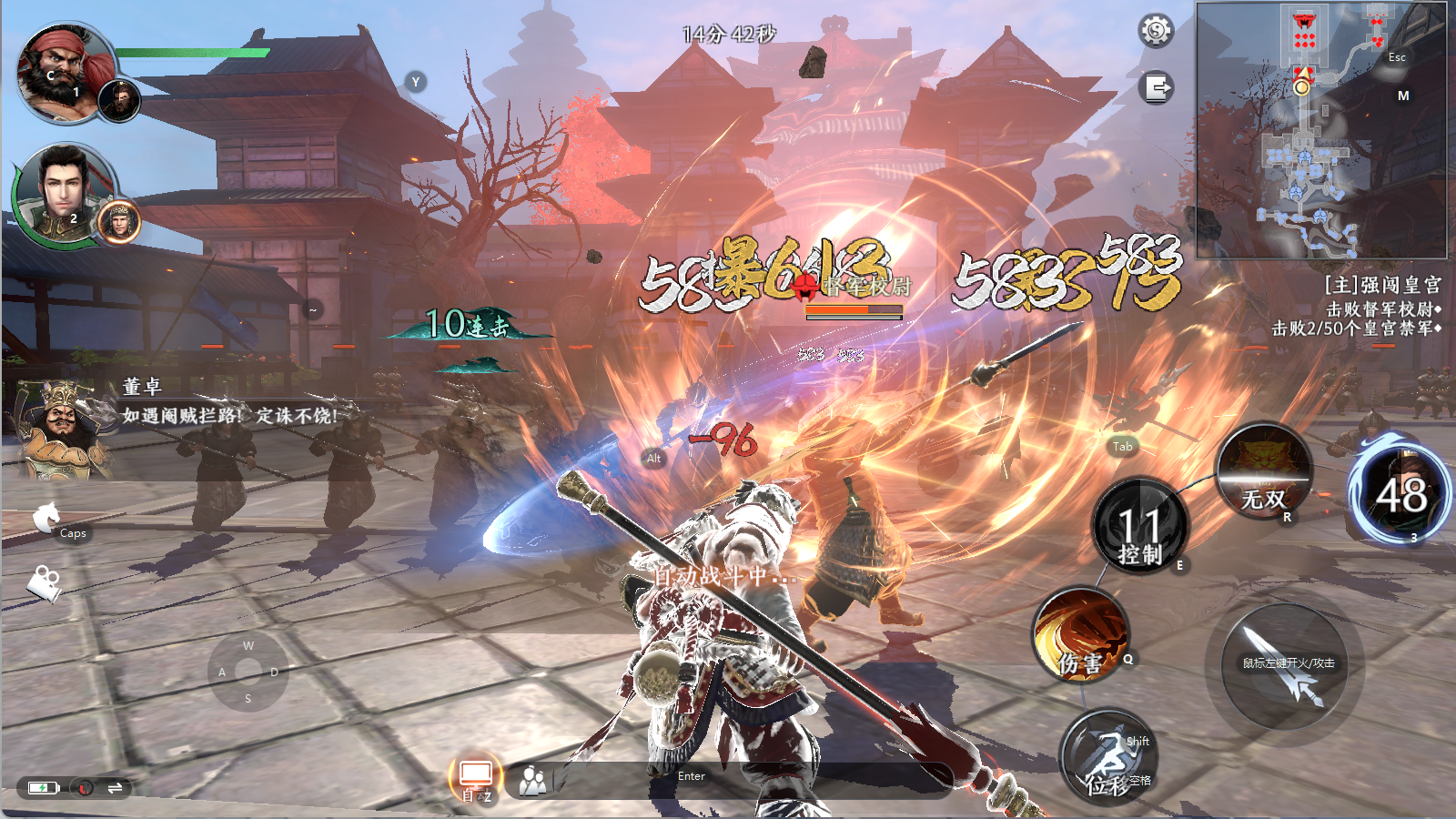This screenshot has height=819, width=1456.
Task: Click the swap arrows icon
Action: tap(115, 788)
